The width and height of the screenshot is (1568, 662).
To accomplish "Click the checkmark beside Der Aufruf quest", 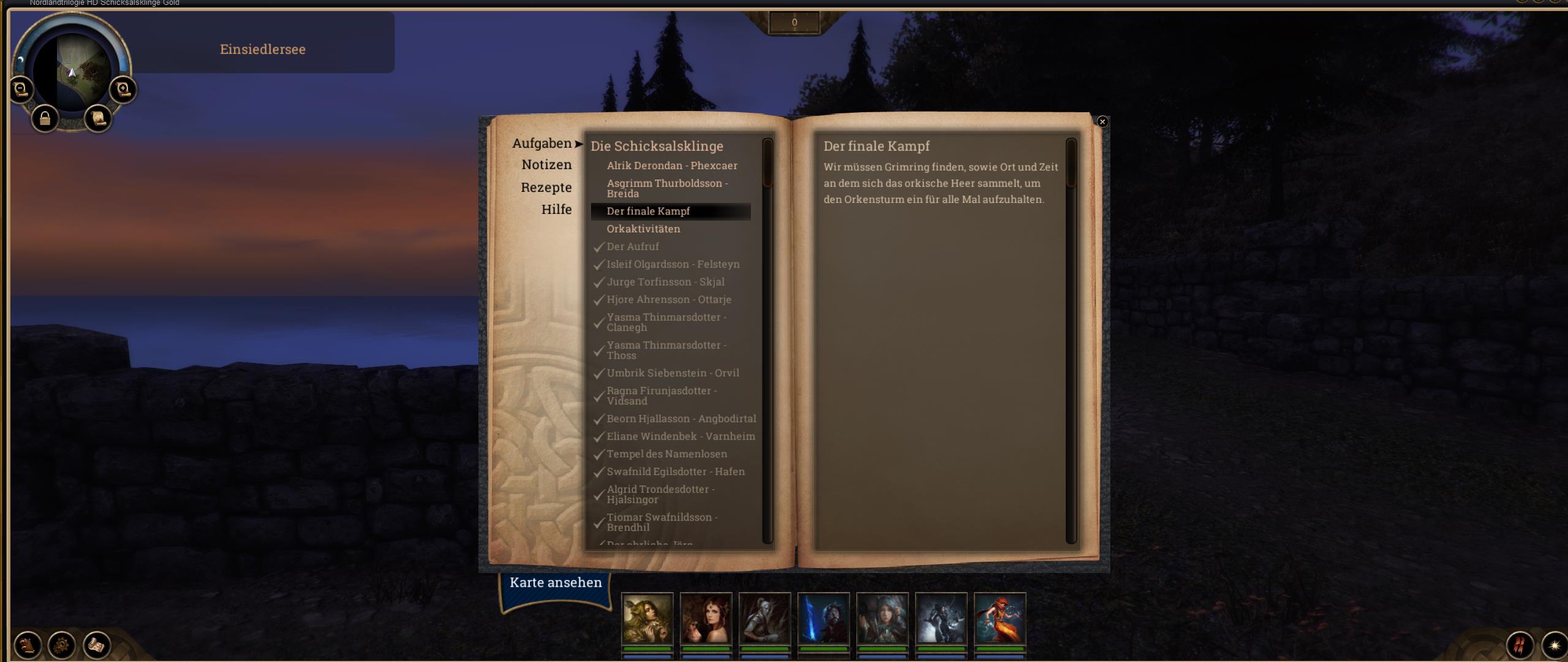I will coord(598,247).
